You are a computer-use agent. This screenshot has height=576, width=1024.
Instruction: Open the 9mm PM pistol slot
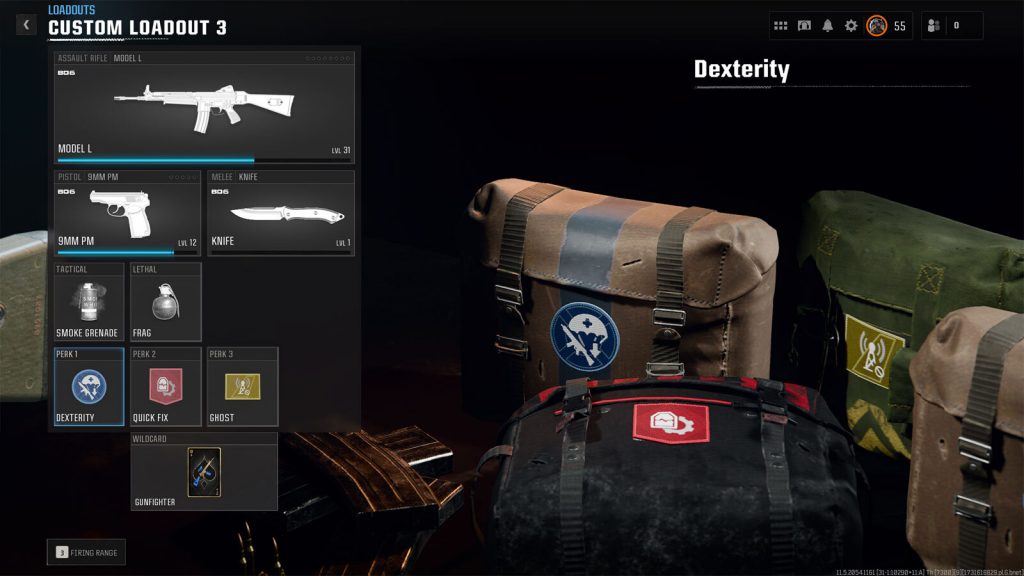[127, 213]
